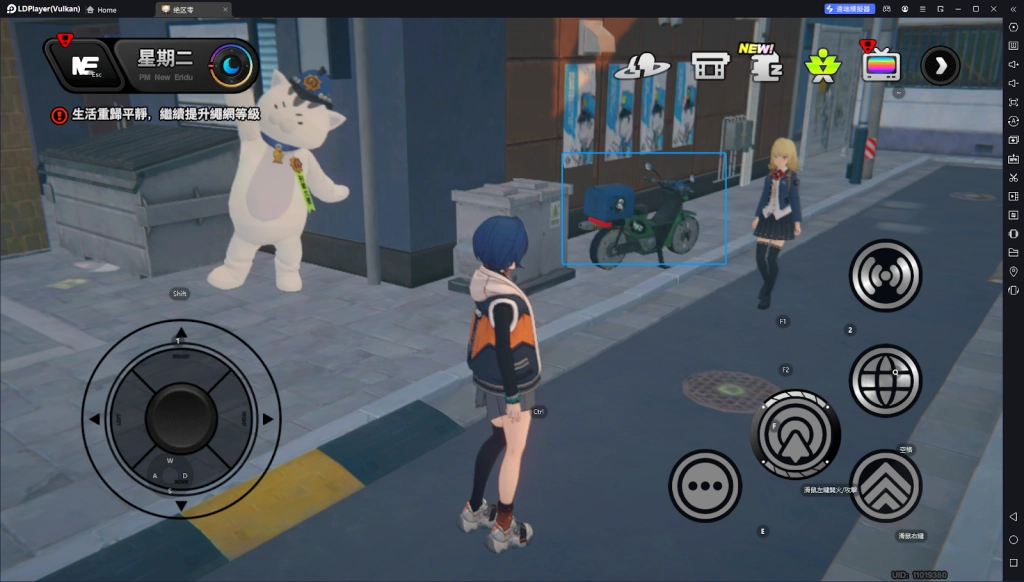Open the quest tracker about raising Inter-Knot level
The image size is (1024, 582).
(x=156, y=114)
